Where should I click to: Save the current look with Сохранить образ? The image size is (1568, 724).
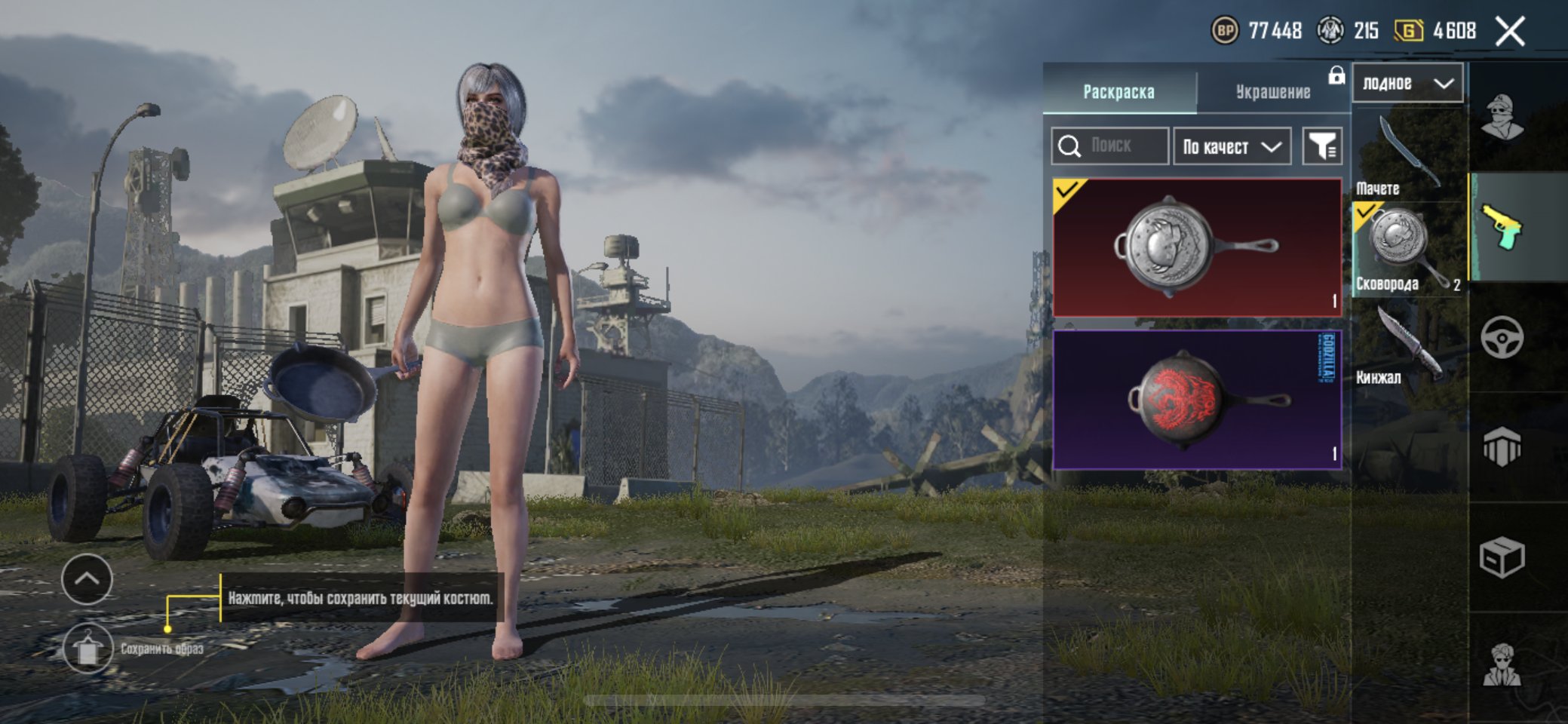(x=87, y=648)
